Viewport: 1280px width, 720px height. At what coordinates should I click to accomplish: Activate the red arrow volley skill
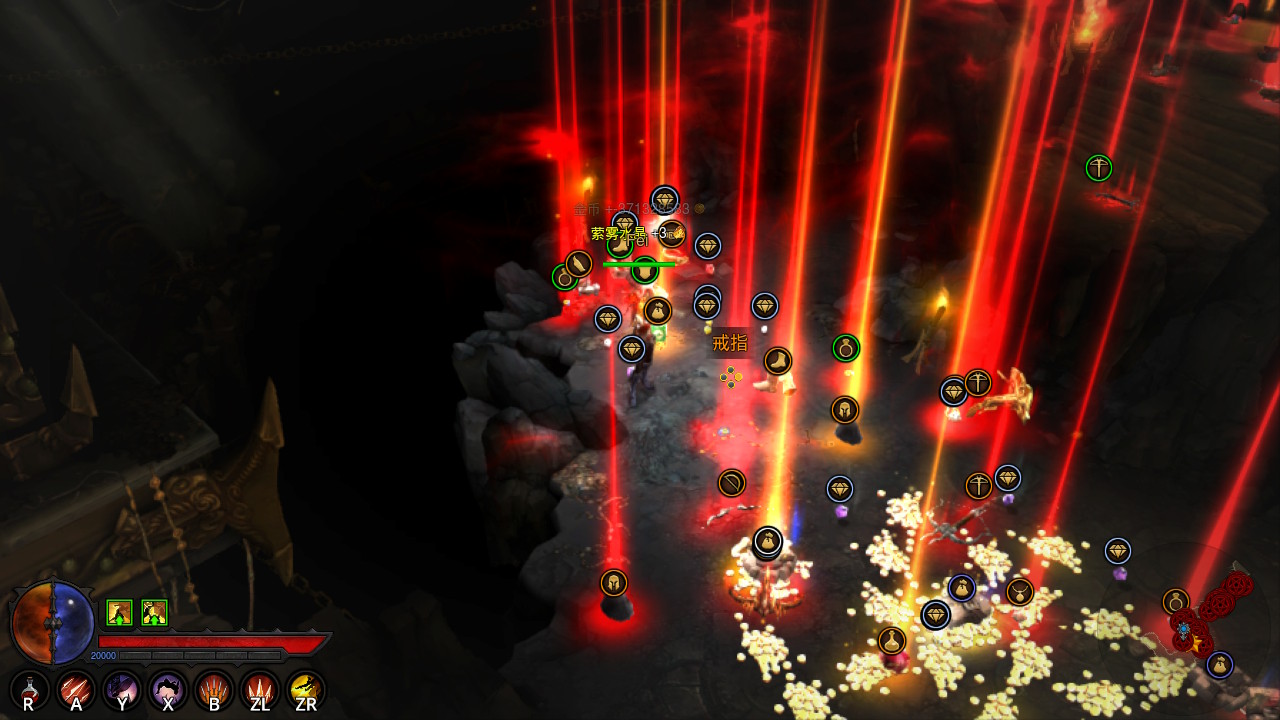tap(76, 690)
